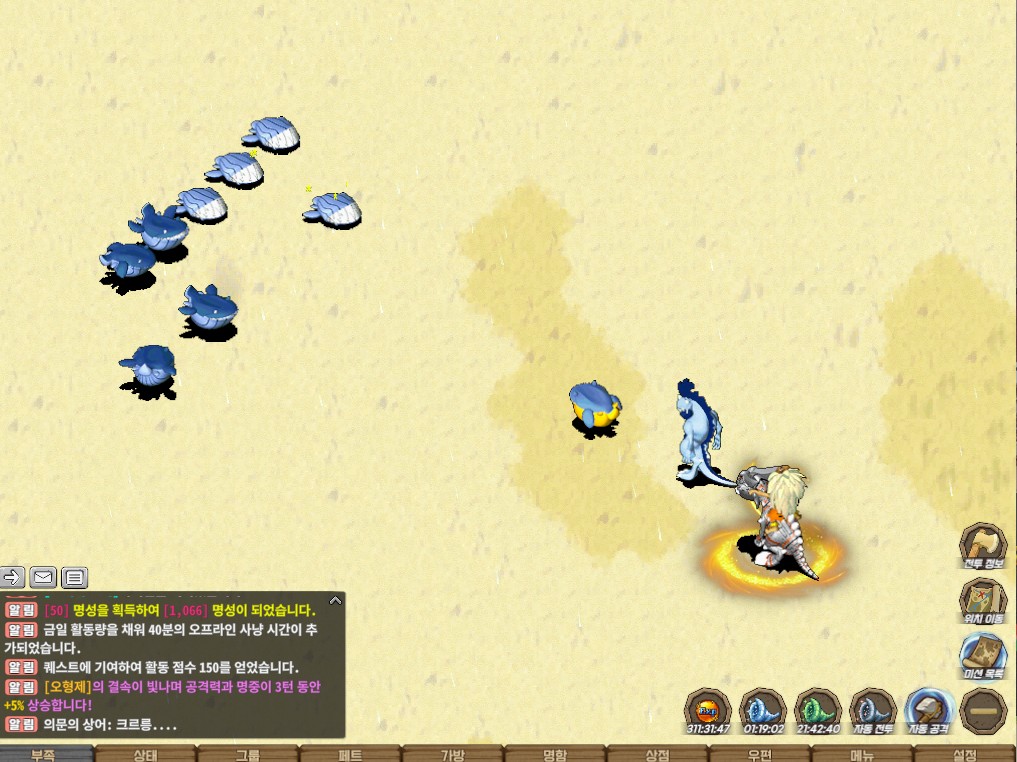Click the envelope button above chat
Screen dimensions: 1017x762
click(x=43, y=577)
